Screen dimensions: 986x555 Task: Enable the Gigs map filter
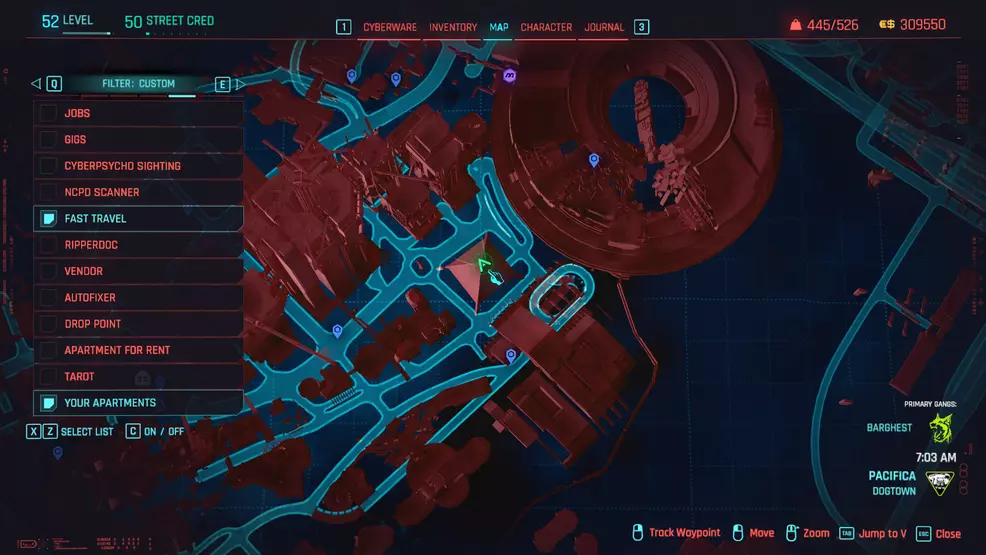(x=48, y=140)
